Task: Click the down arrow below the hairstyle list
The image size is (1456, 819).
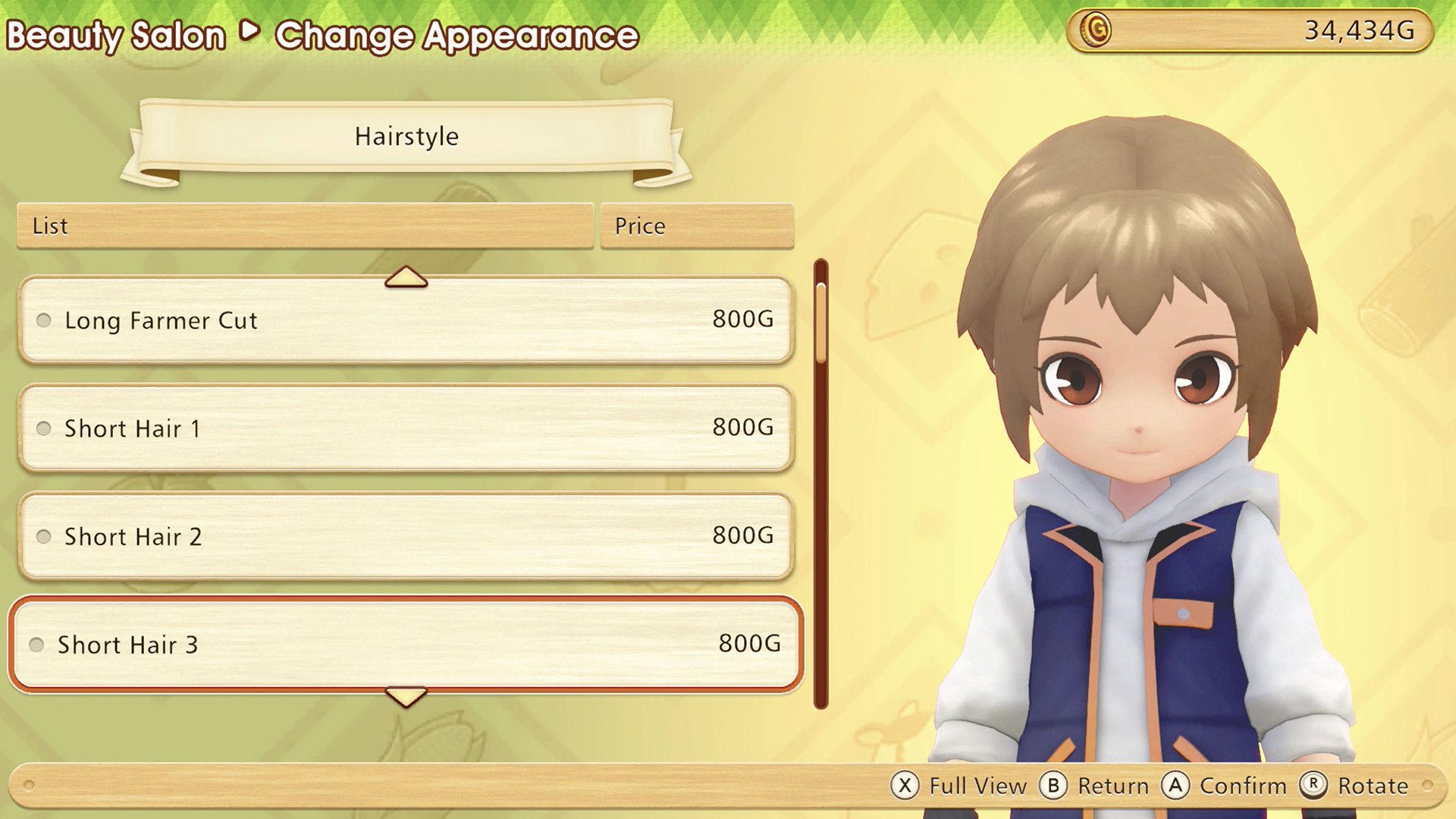Action: tap(406, 696)
